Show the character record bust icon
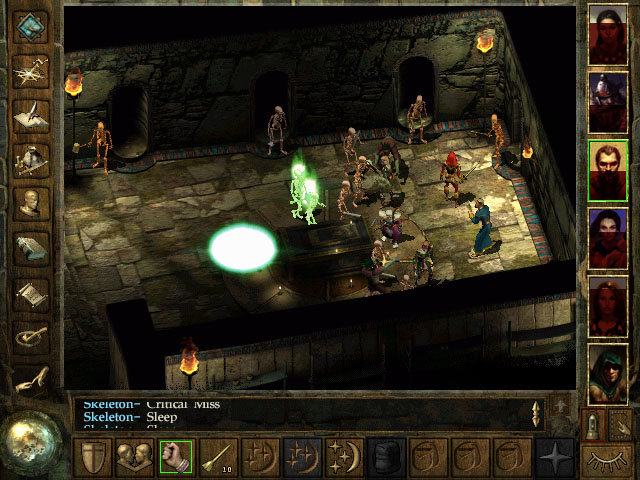This screenshot has height=480, width=640. (x=32, y=204)
